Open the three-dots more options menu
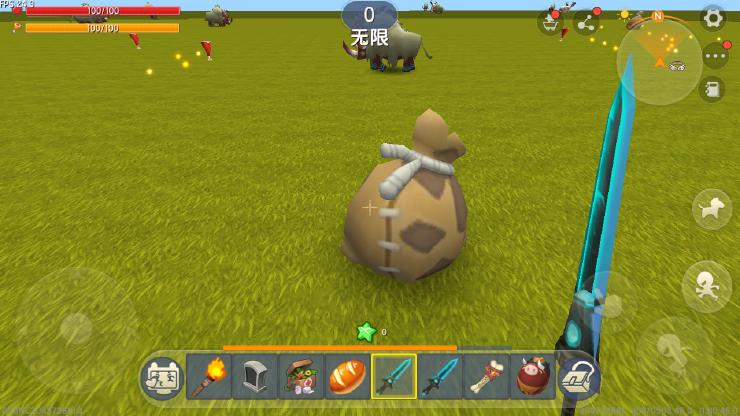This screenshot has height=416, width=740. (x=714, y=56)
